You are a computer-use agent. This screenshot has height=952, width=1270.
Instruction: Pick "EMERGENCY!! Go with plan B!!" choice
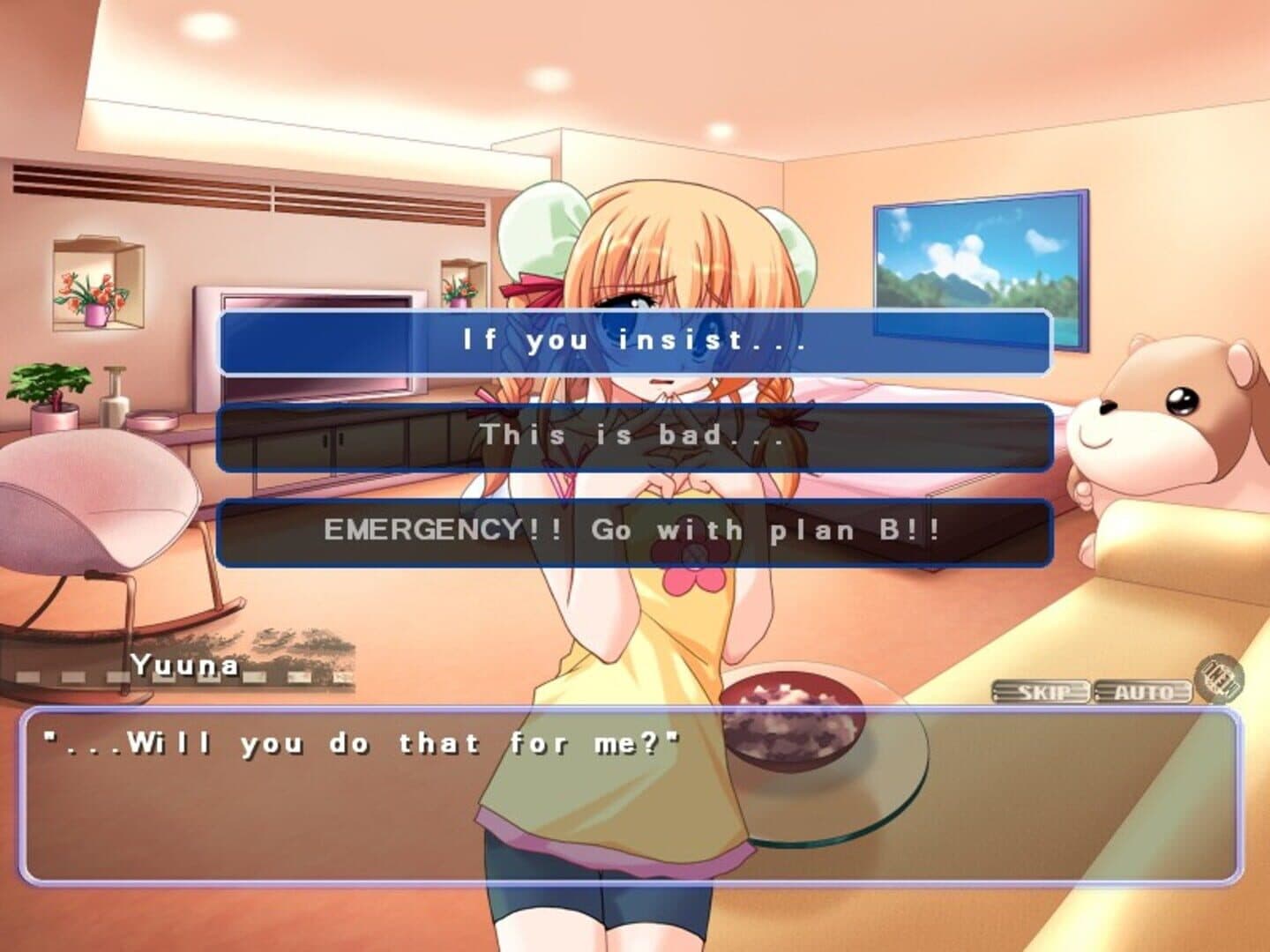(634, 532)
